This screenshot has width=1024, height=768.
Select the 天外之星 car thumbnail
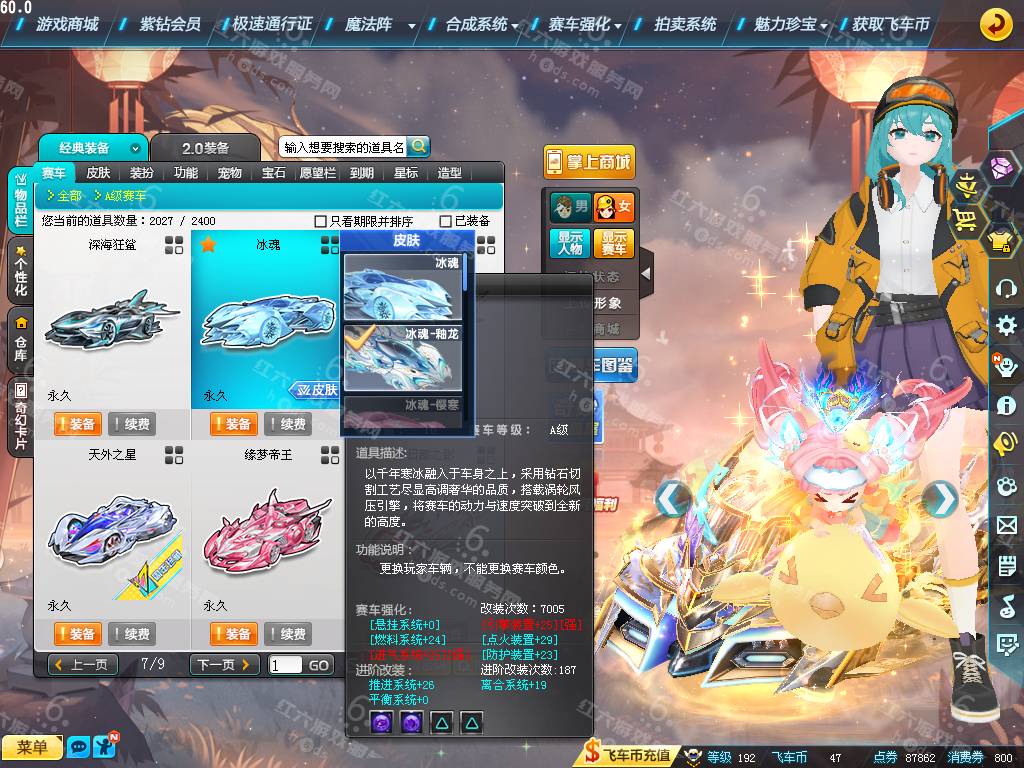click(x=112, y=530)
